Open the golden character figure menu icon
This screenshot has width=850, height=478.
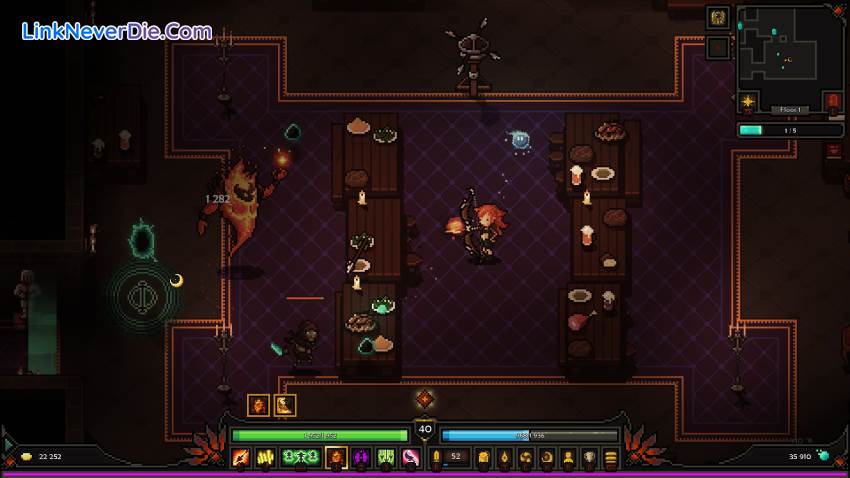pyautogui.click(x=569, y=458)
